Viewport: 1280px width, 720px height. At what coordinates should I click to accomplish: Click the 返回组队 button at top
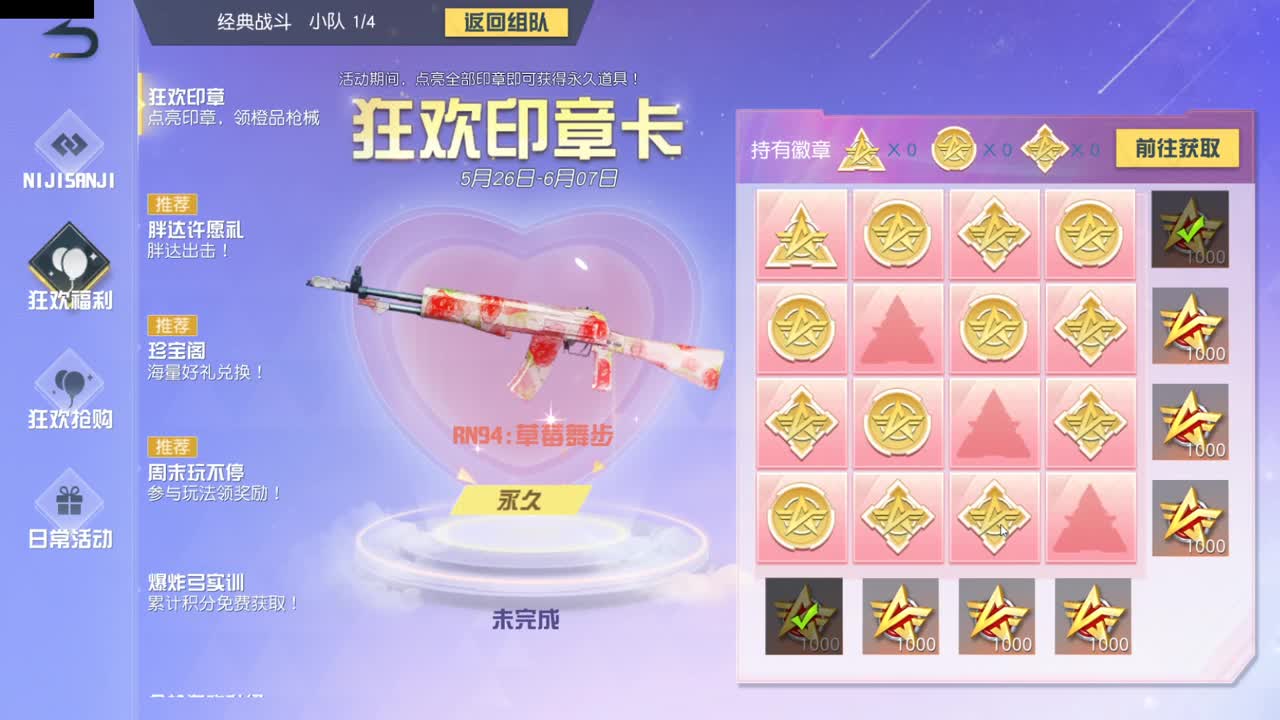(505, 22)
